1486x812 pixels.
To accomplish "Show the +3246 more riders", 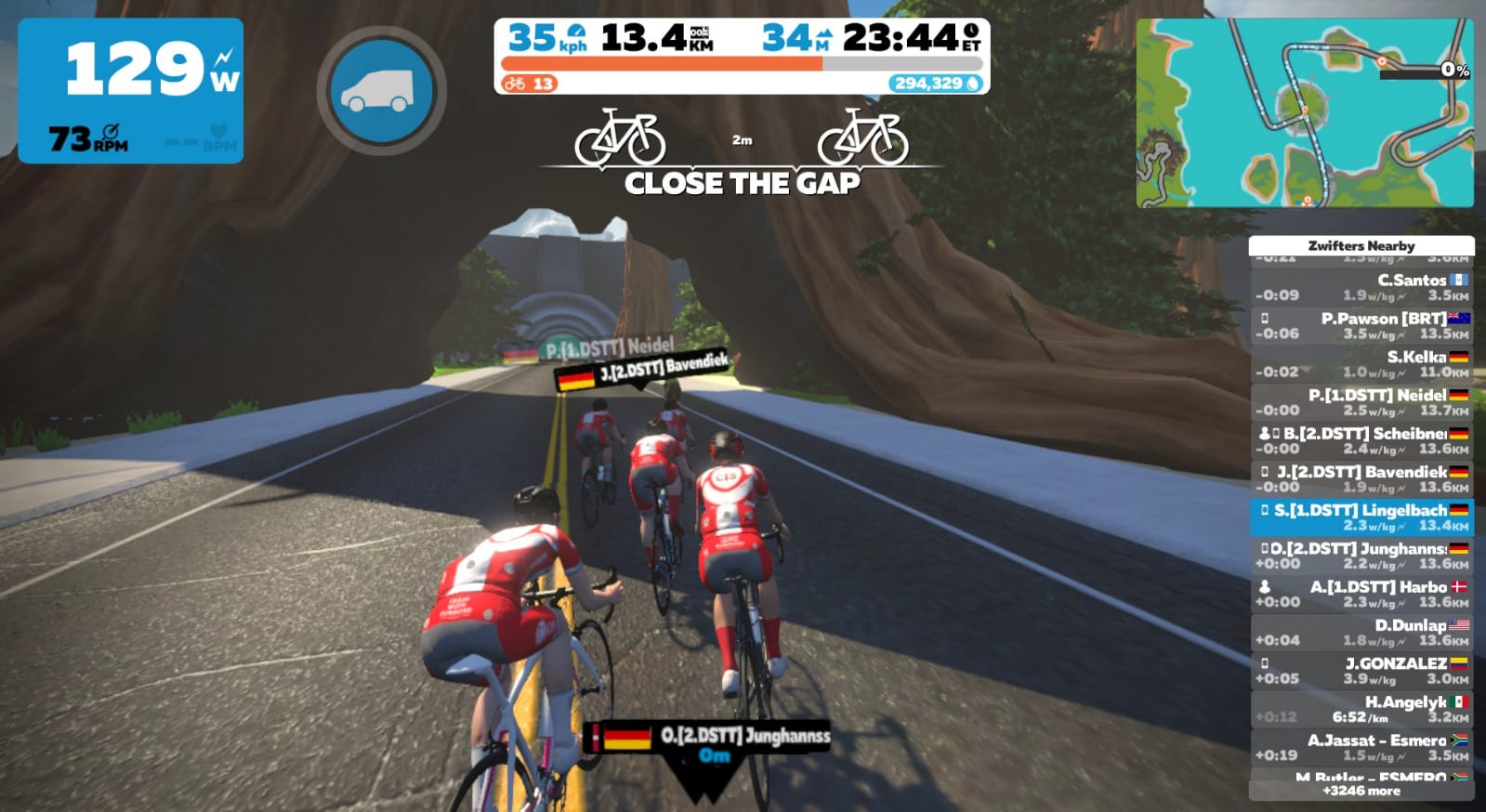I will click(x=1361, y=791).
